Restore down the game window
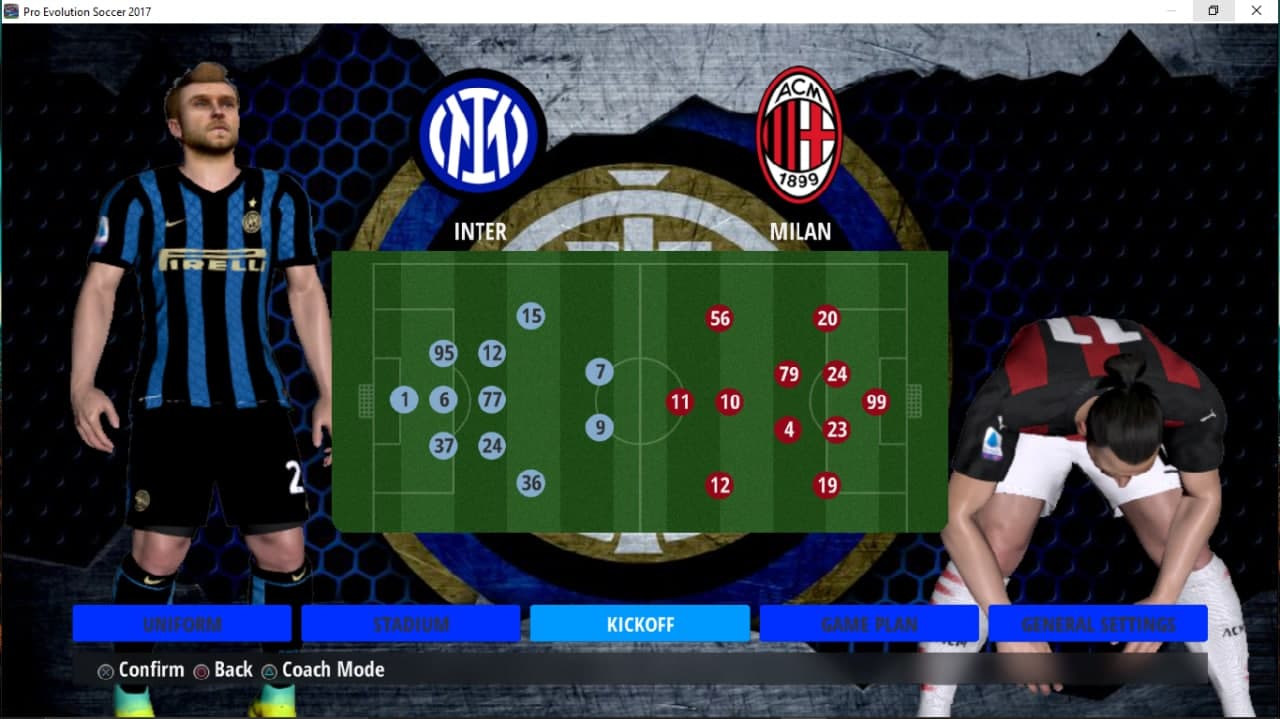Image resolution: width=1280 pixels, height=719 pixels. click(1213, 11)
